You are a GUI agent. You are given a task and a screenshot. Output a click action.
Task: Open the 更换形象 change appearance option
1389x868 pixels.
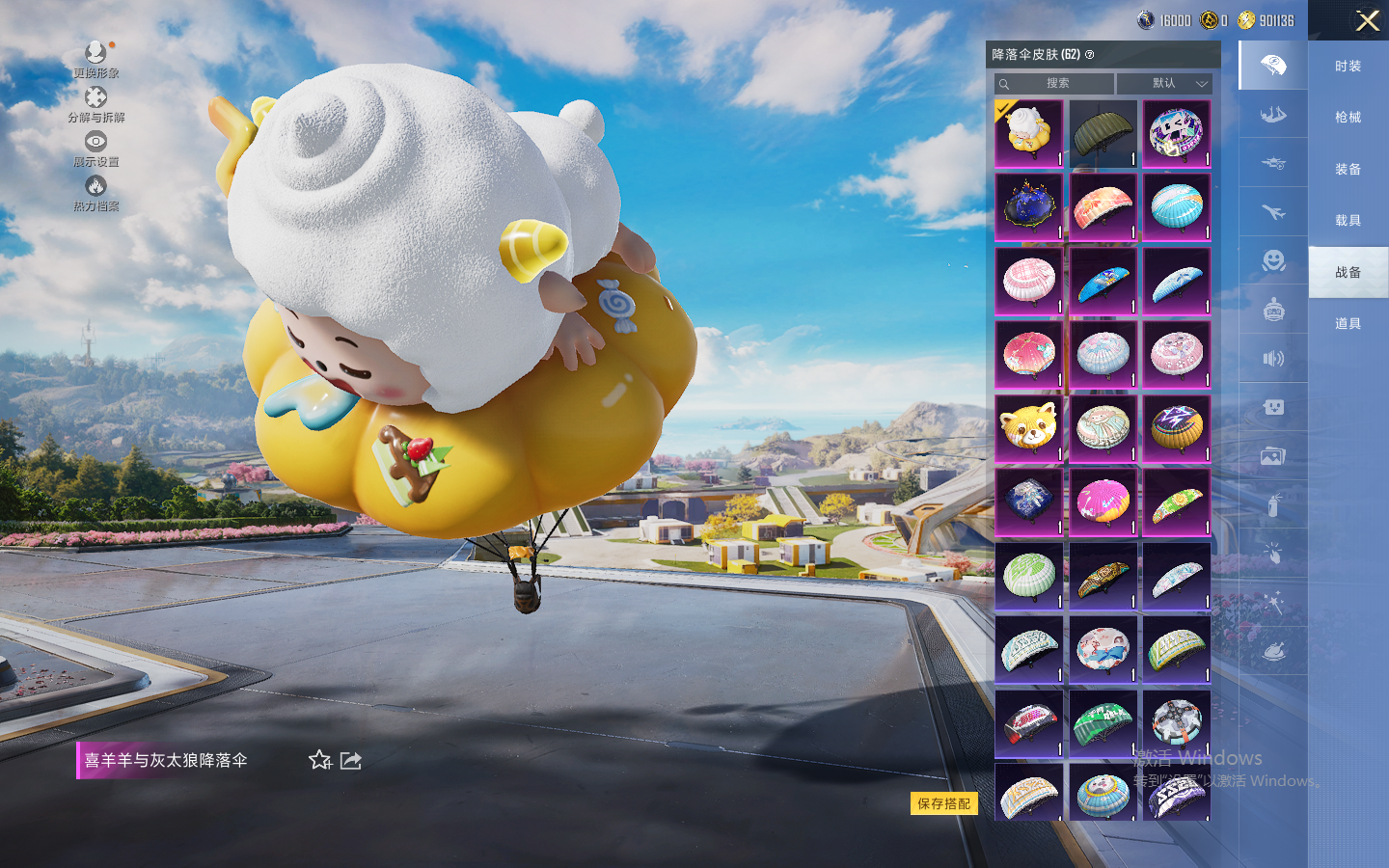click(x=95, y=59)
